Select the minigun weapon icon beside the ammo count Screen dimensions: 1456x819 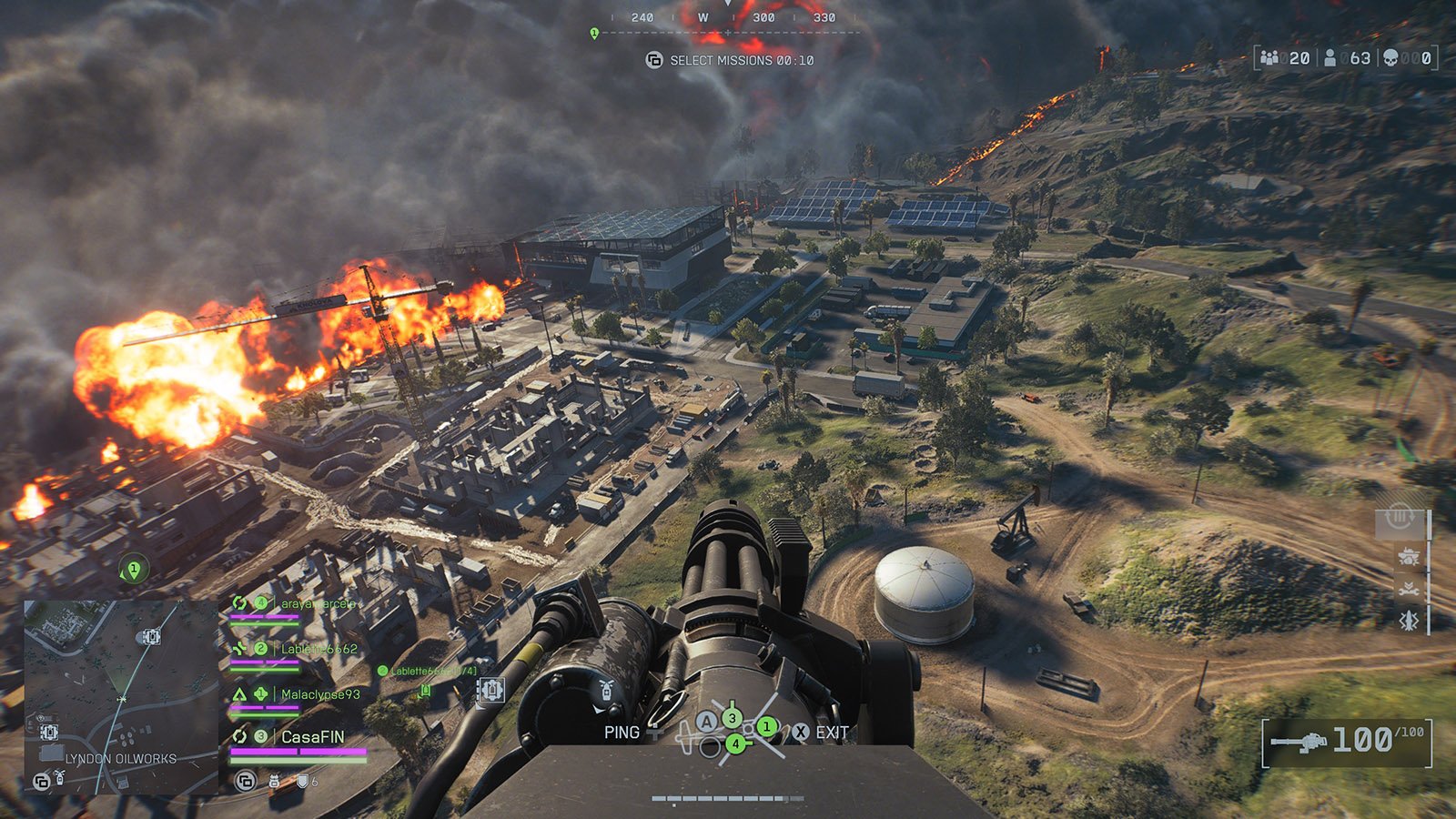click(1299, 742)
